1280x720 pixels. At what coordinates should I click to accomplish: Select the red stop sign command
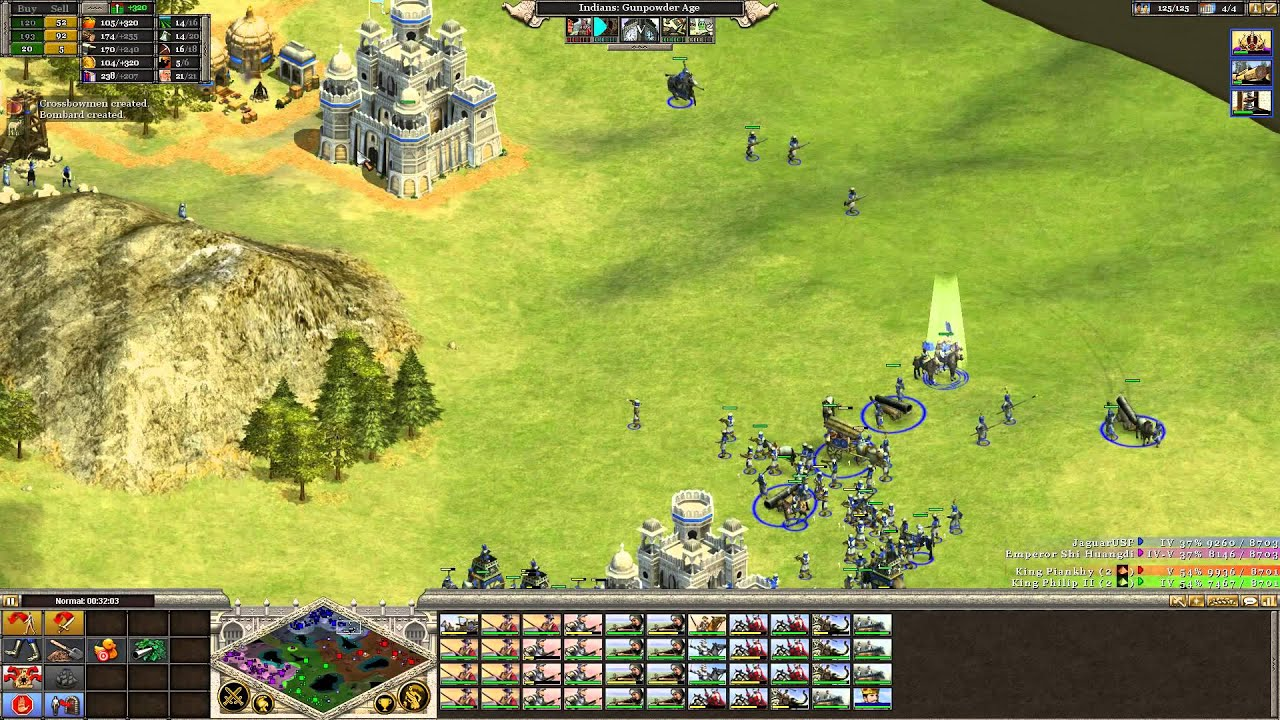click(x=22, y=706)
